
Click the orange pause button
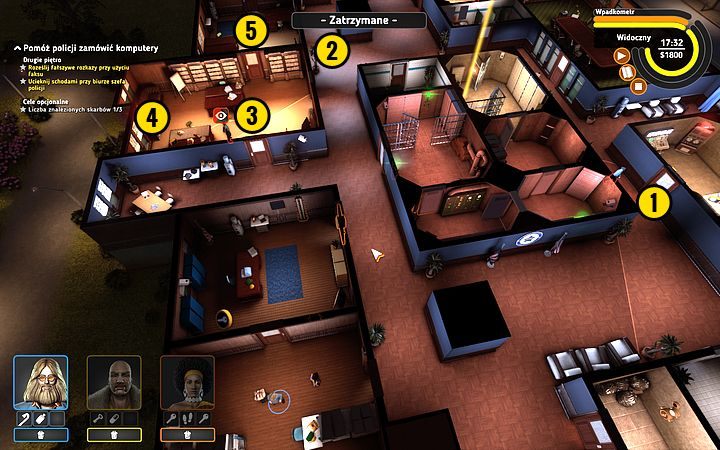pos(629,71)
